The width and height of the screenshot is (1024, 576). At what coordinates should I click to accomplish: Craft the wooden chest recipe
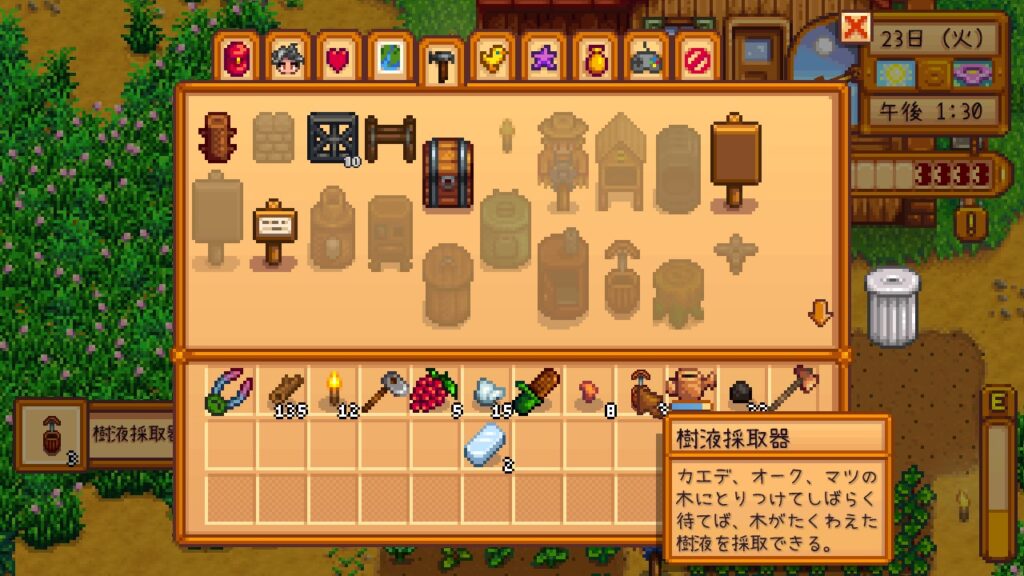(447, 174)
